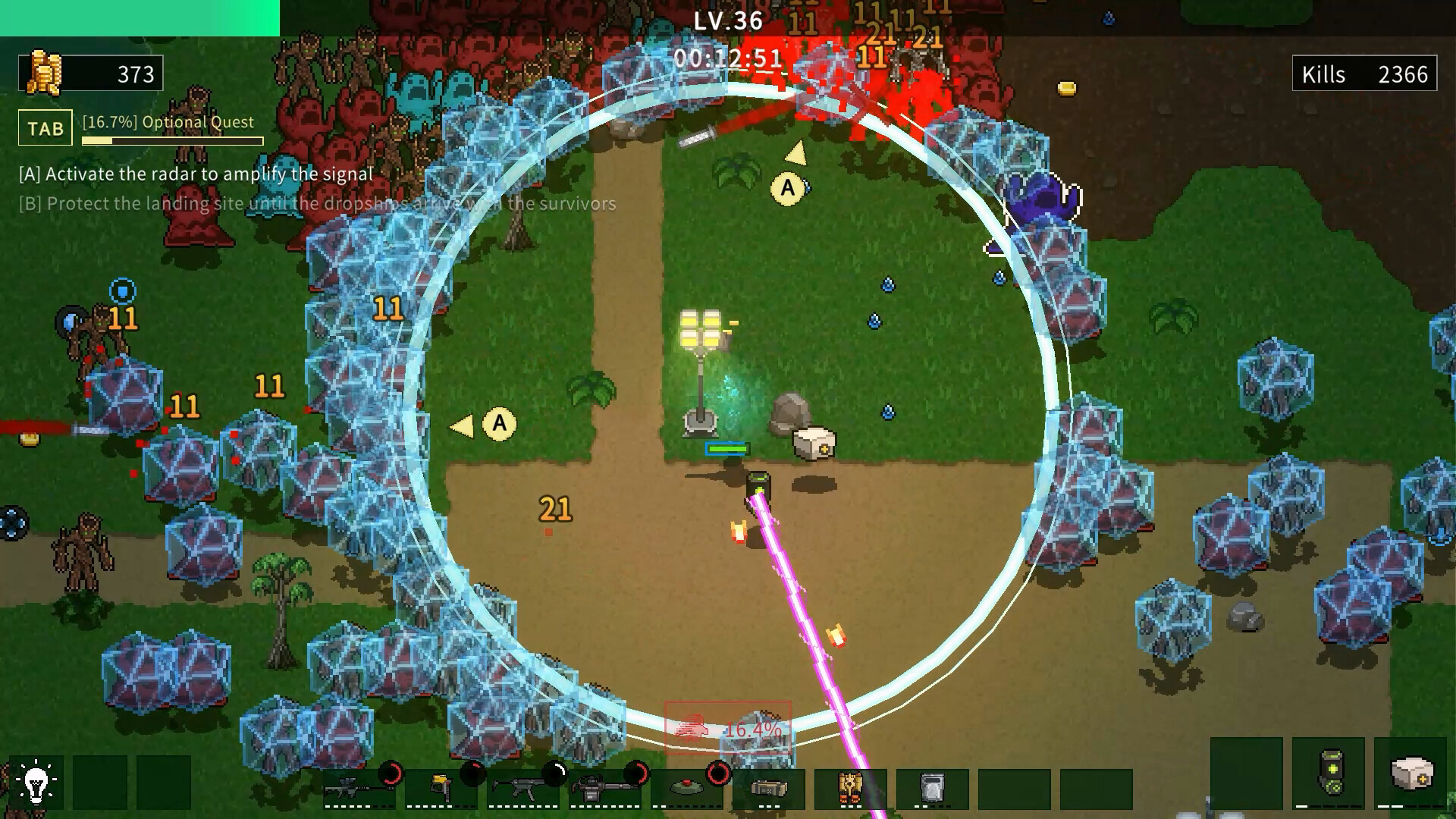This screenshot has height=819, width=1456.
Task: Toggle quest objective A radar activation
Action: point(194,173)
